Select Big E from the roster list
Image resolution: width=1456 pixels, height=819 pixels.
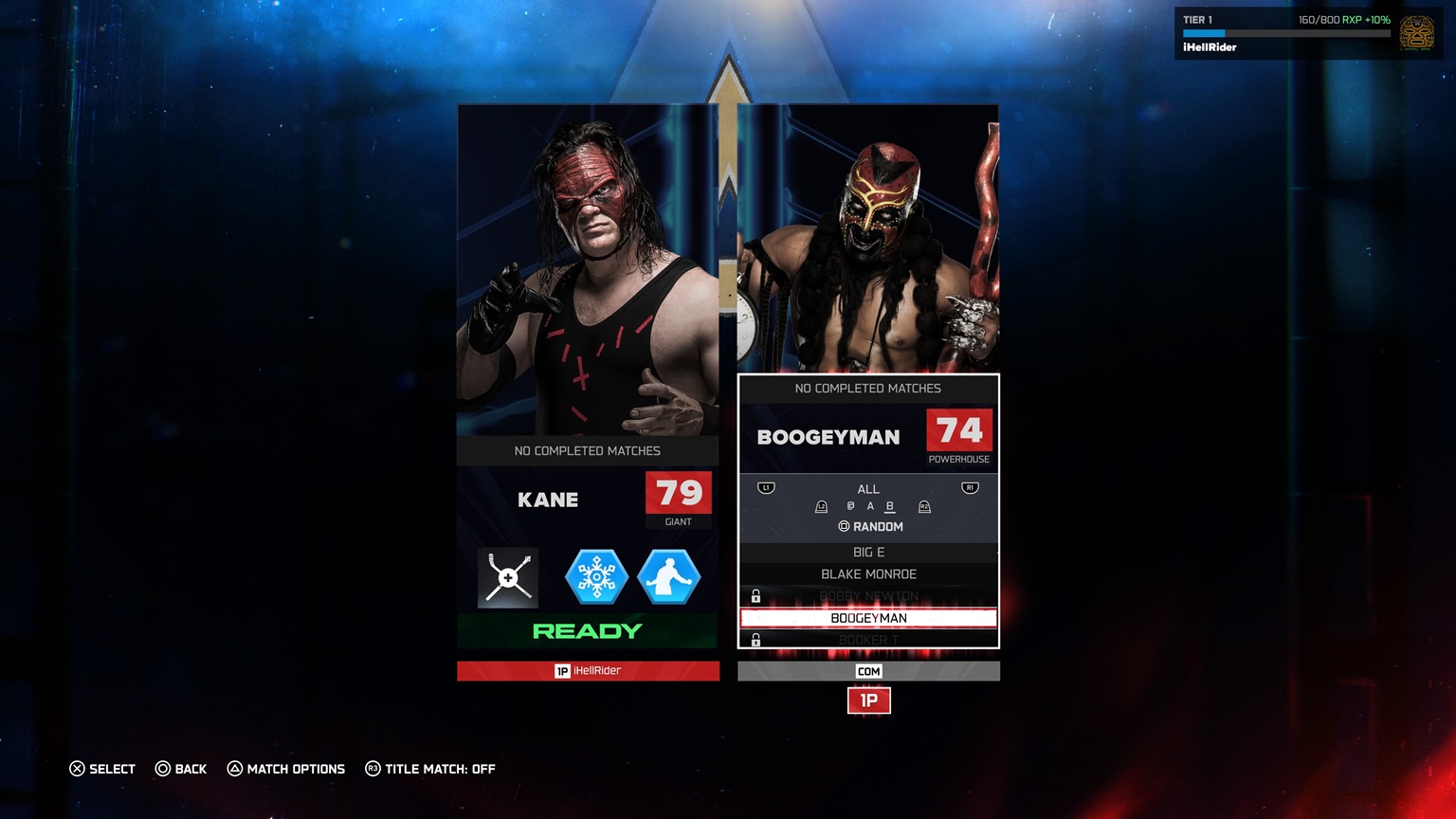[x=868, y=552]
